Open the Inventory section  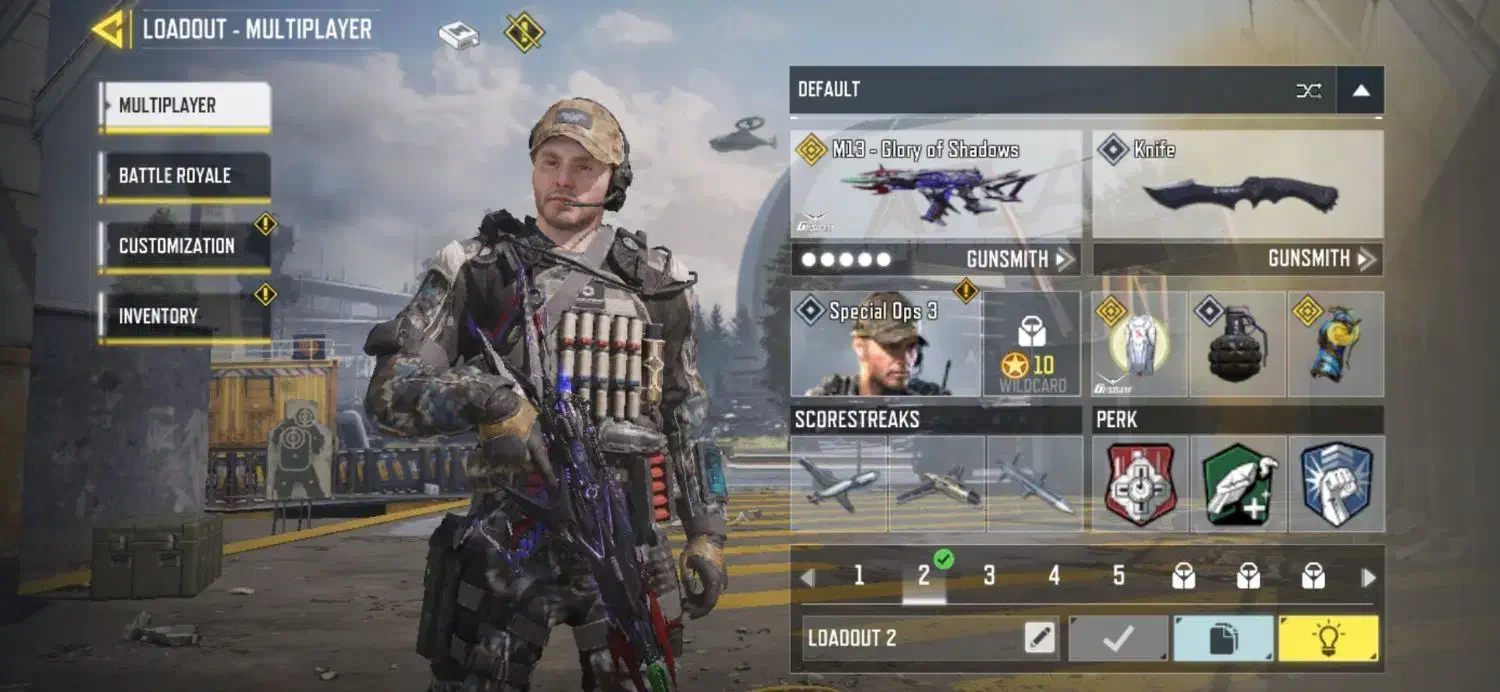(185, 316)
